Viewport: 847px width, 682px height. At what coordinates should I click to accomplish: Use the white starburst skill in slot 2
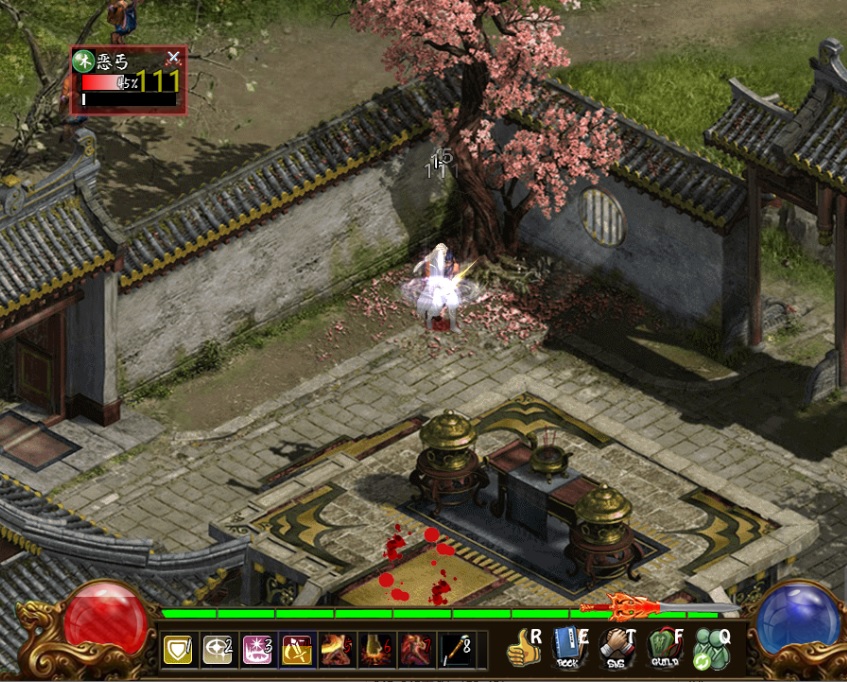pos(217,650)
